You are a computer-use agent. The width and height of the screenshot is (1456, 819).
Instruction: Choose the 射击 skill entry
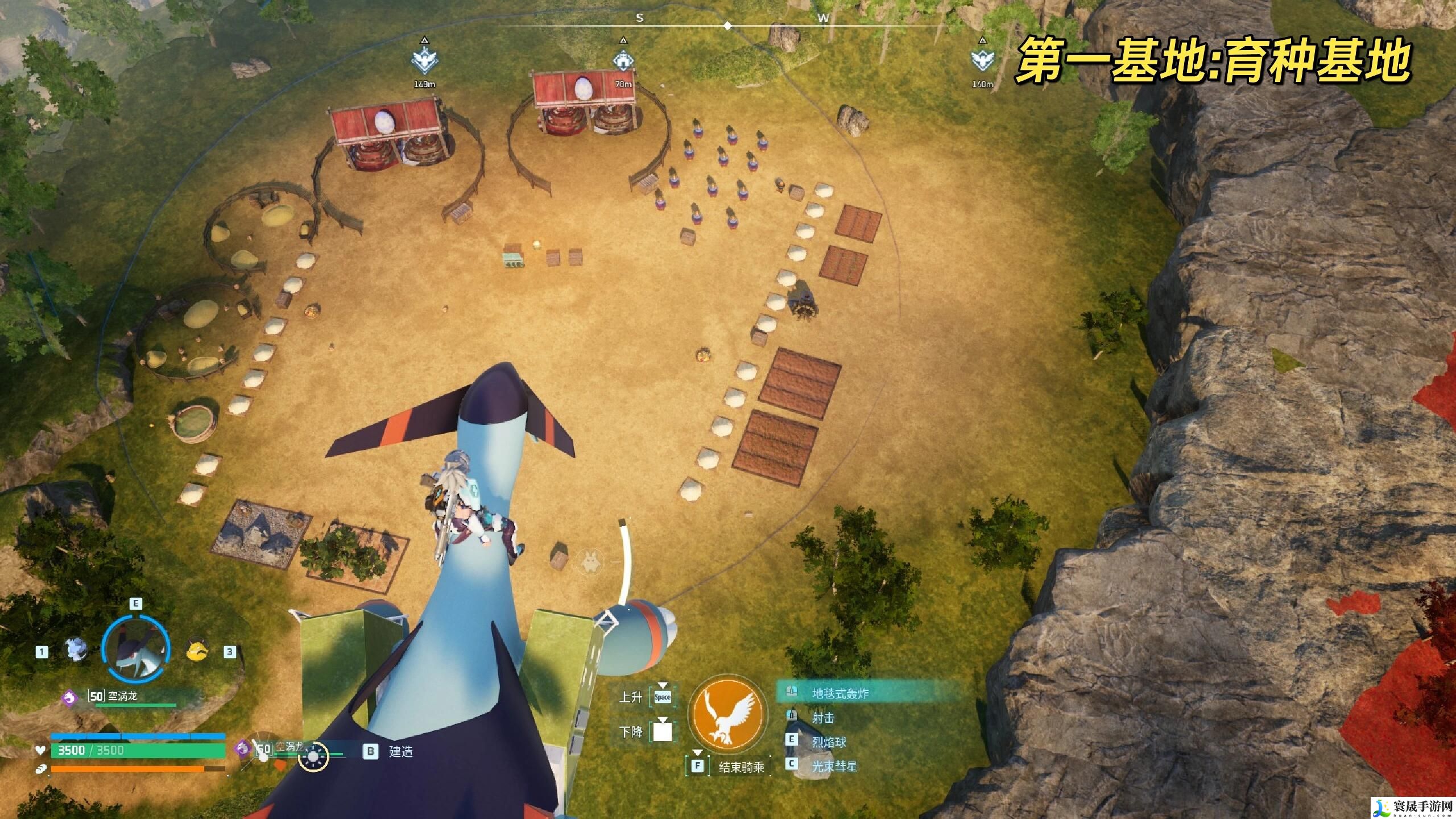pos(823,718)
